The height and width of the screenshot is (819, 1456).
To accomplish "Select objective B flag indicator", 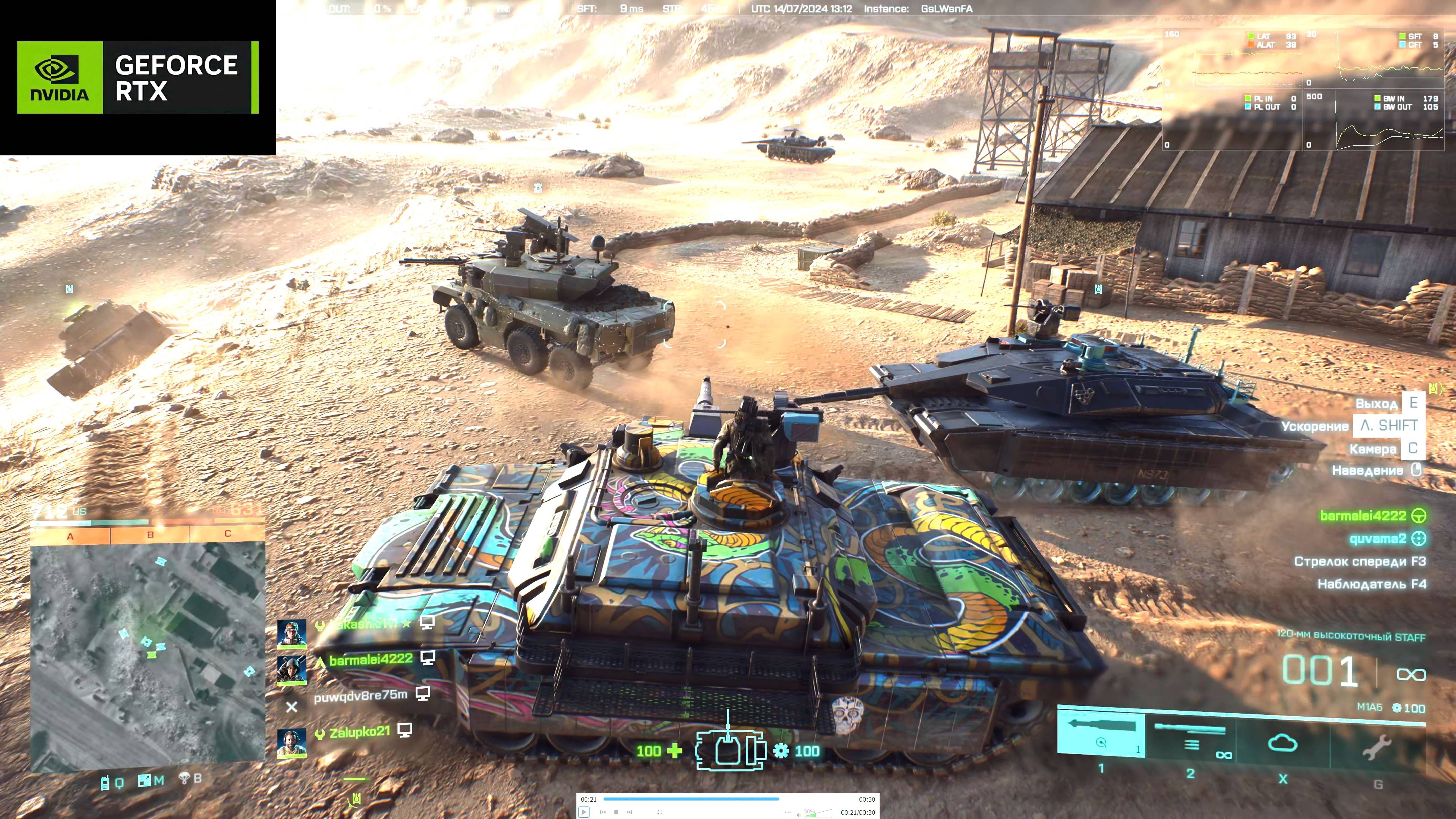I will pyautogui.click(x=150, y=534).
